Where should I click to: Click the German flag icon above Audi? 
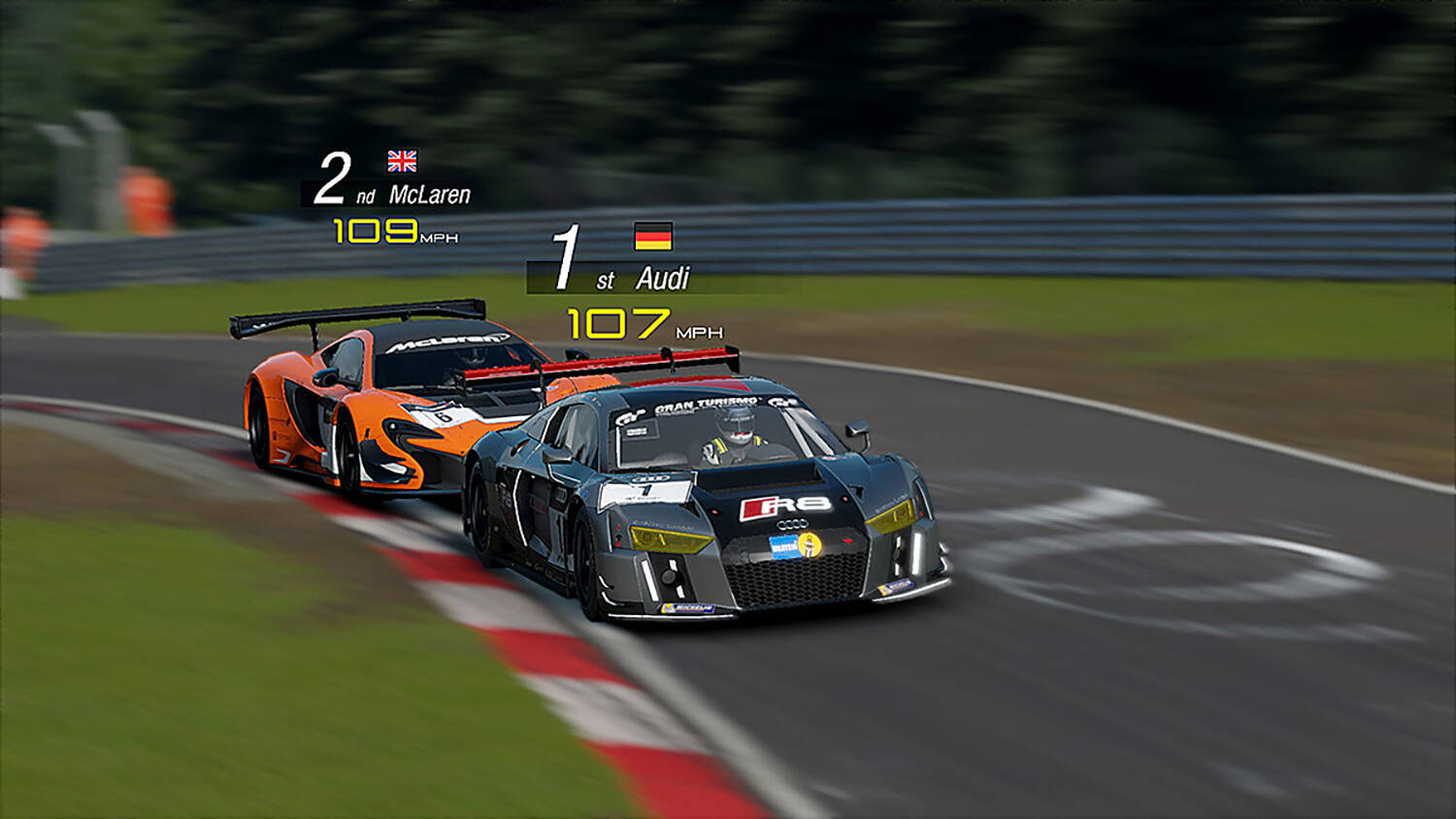pyautogui.click(x=653, y=236)
